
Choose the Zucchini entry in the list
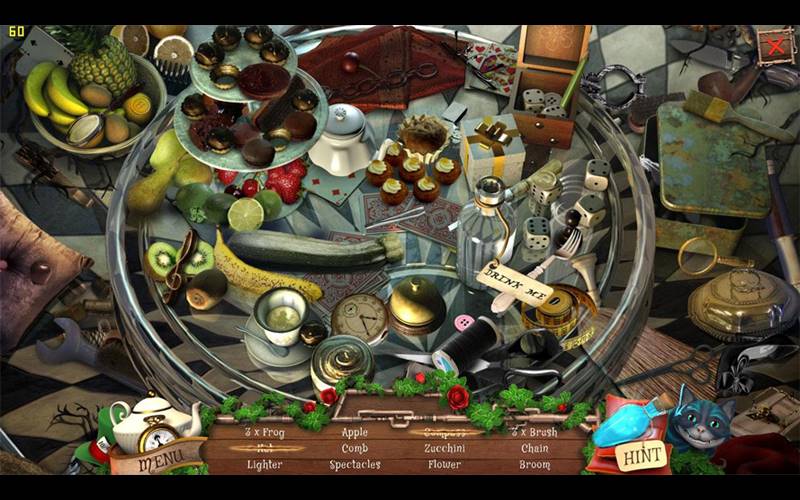point(444,449)
